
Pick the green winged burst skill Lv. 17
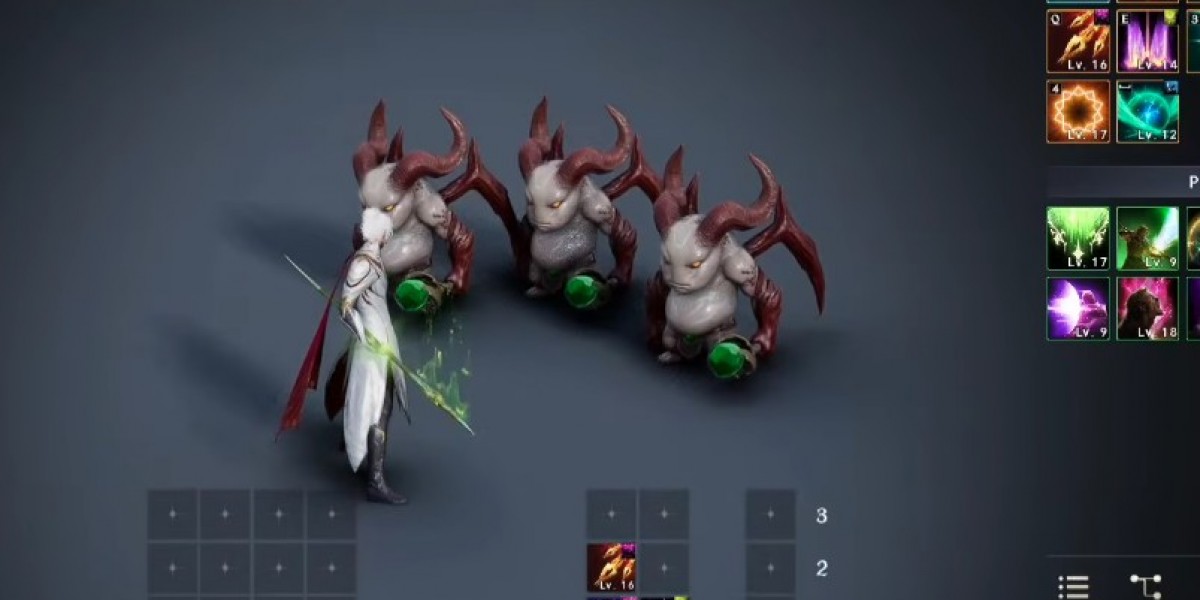[1078, 238]
